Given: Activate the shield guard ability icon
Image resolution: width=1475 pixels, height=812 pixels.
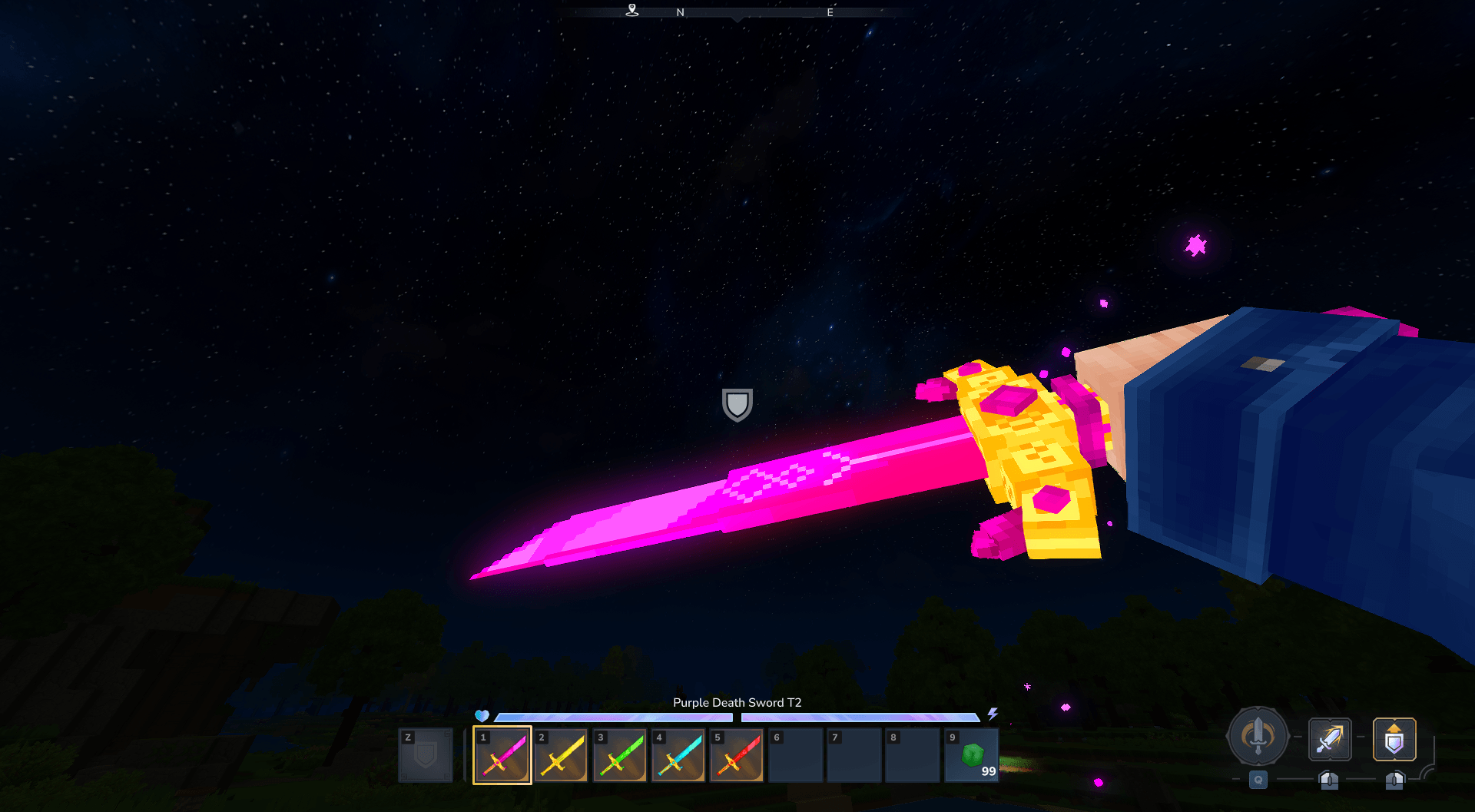Looking at the screenshot, I should [1394, 739].
